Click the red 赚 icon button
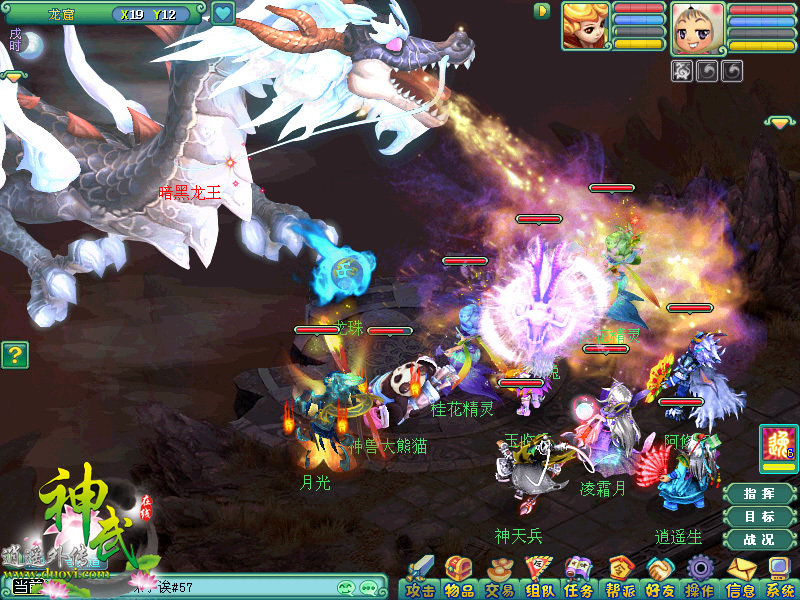This screenshot has height=600, width=800. click(779, 447)
